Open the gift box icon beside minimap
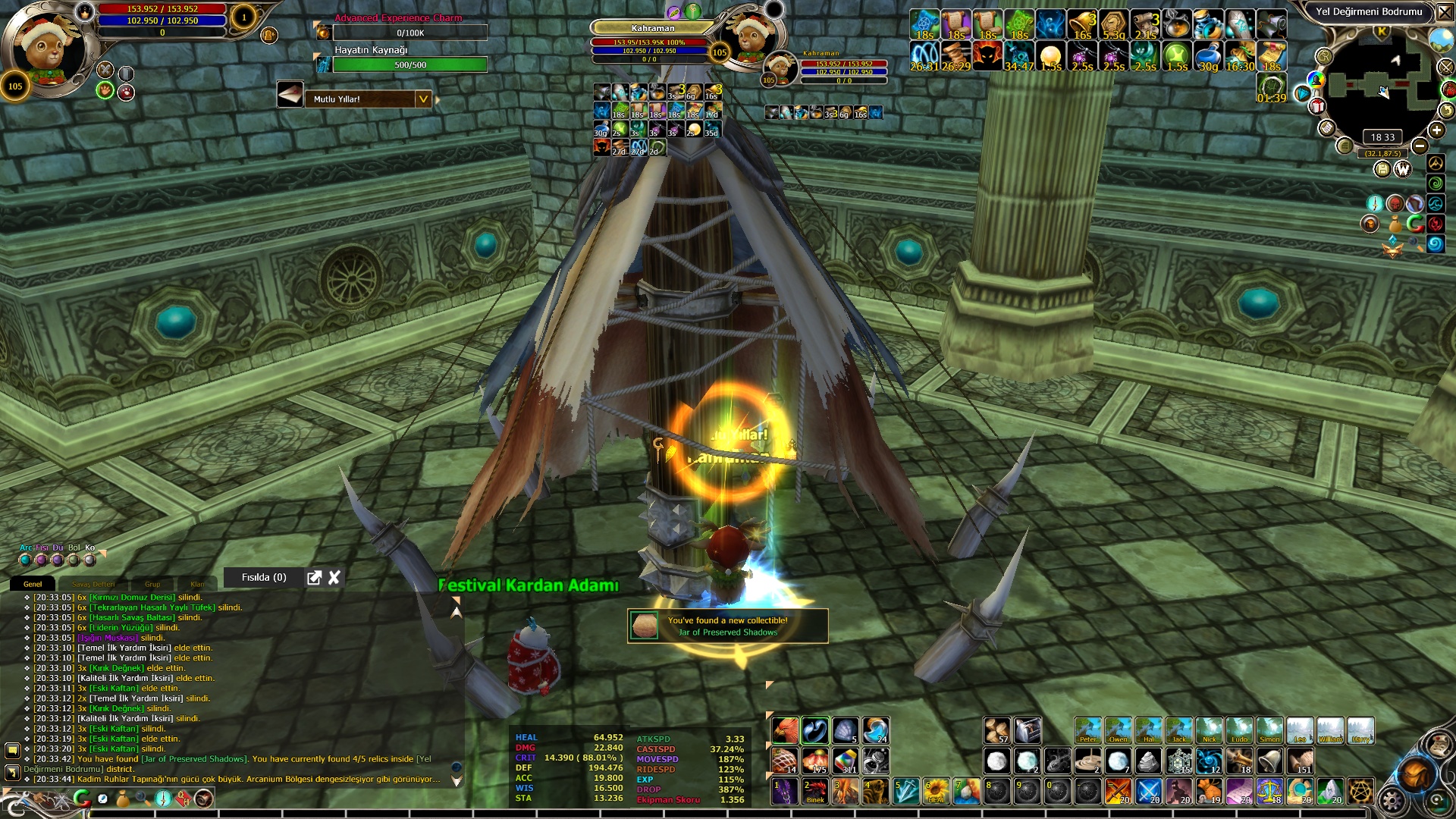Screen dimensions: 1456x819 [x=1318, y=106]
